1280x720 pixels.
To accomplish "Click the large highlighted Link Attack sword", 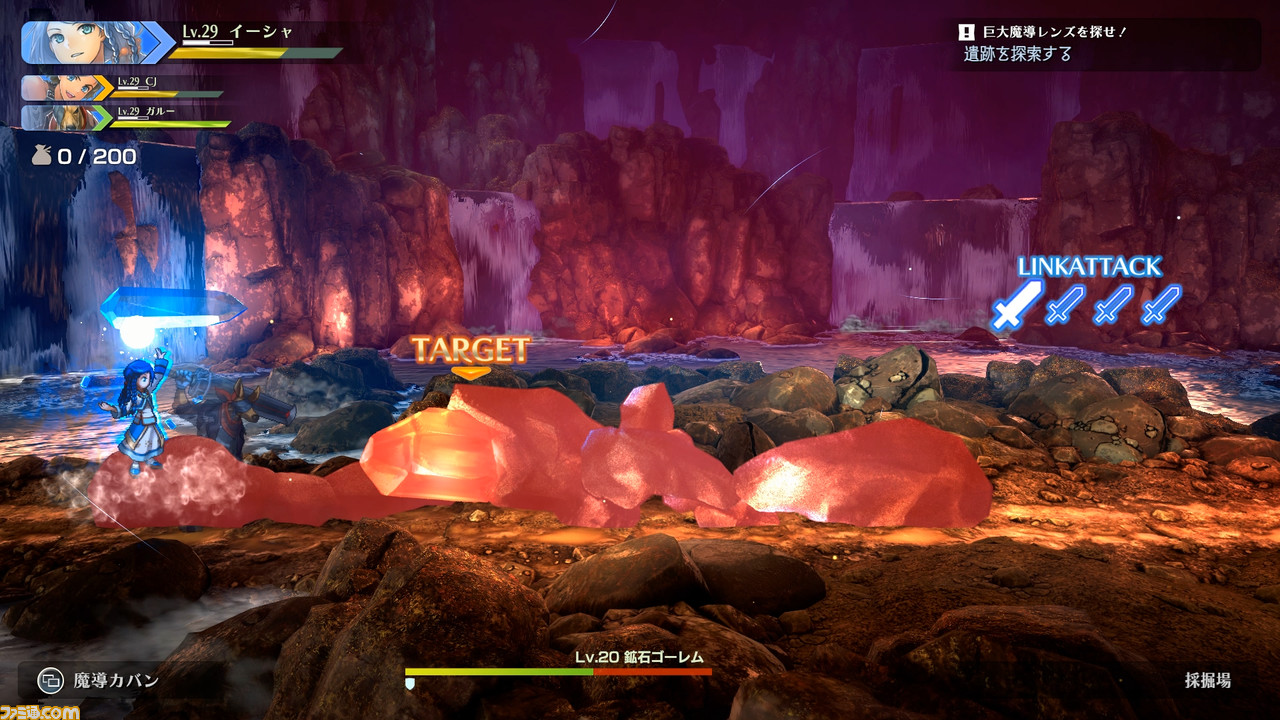I will 1016,303.
